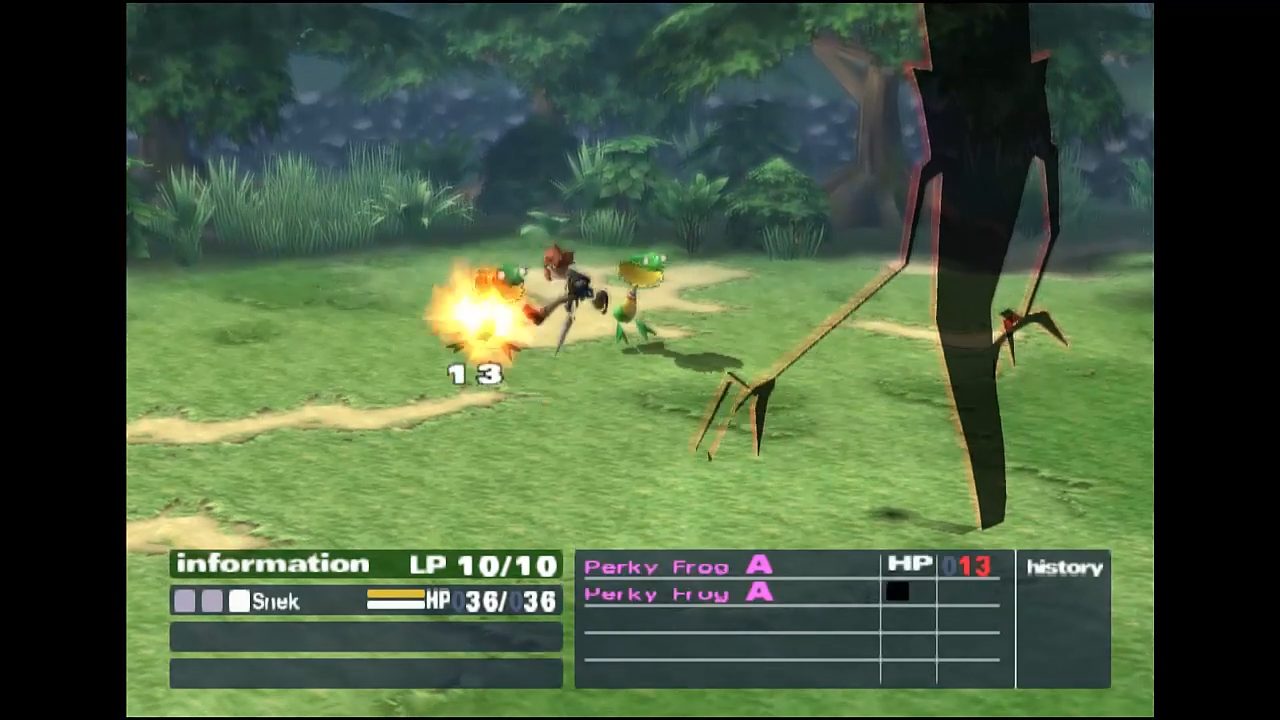The width and height of the screenshot is (1280, 720).
Task: Click the information panel header
Action: [272, 564]
